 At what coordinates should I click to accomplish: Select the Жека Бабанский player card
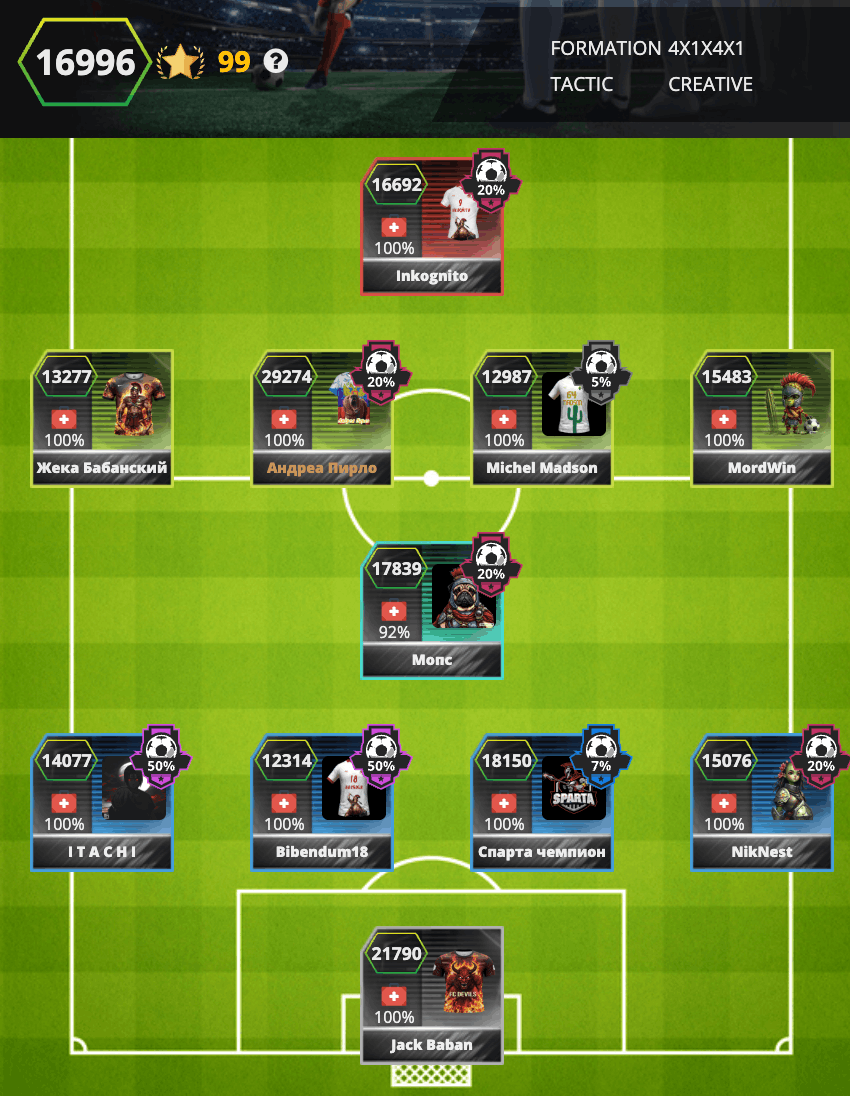point(102,419)
